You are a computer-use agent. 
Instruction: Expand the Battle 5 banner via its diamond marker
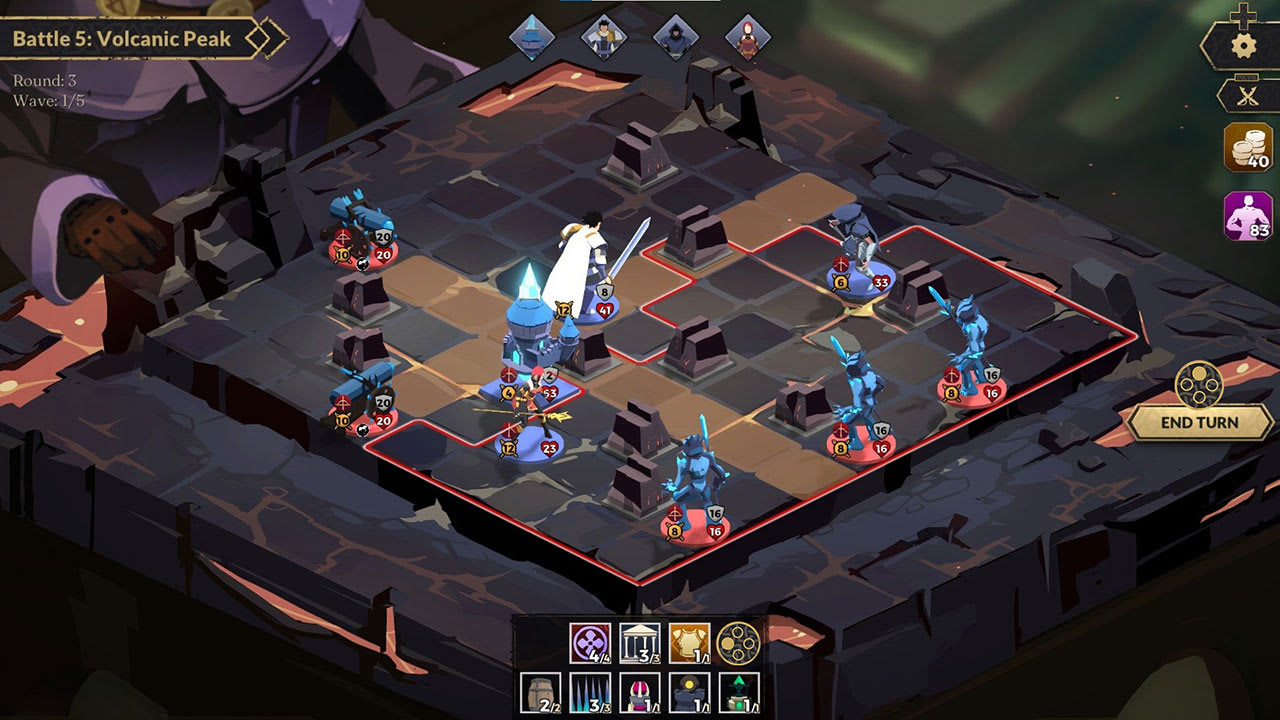click(262, 38)
